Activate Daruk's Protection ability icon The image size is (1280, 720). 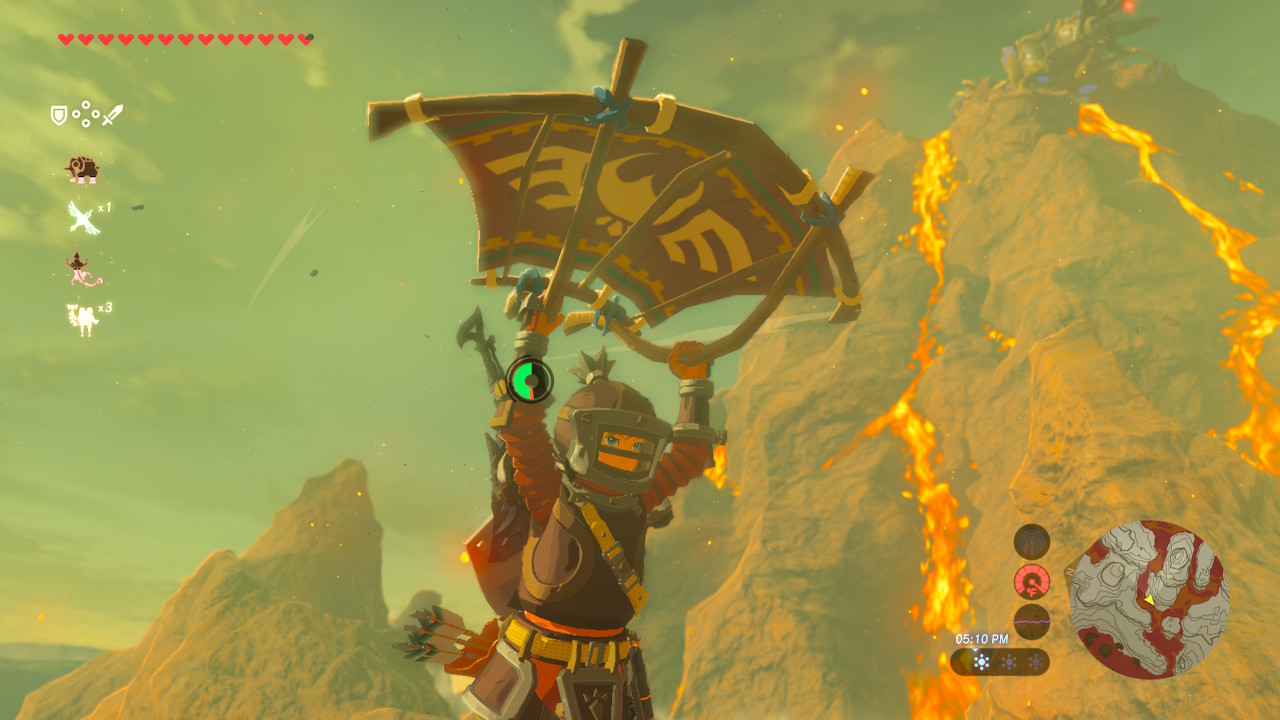pyautogui.click(x=82, y=170)
